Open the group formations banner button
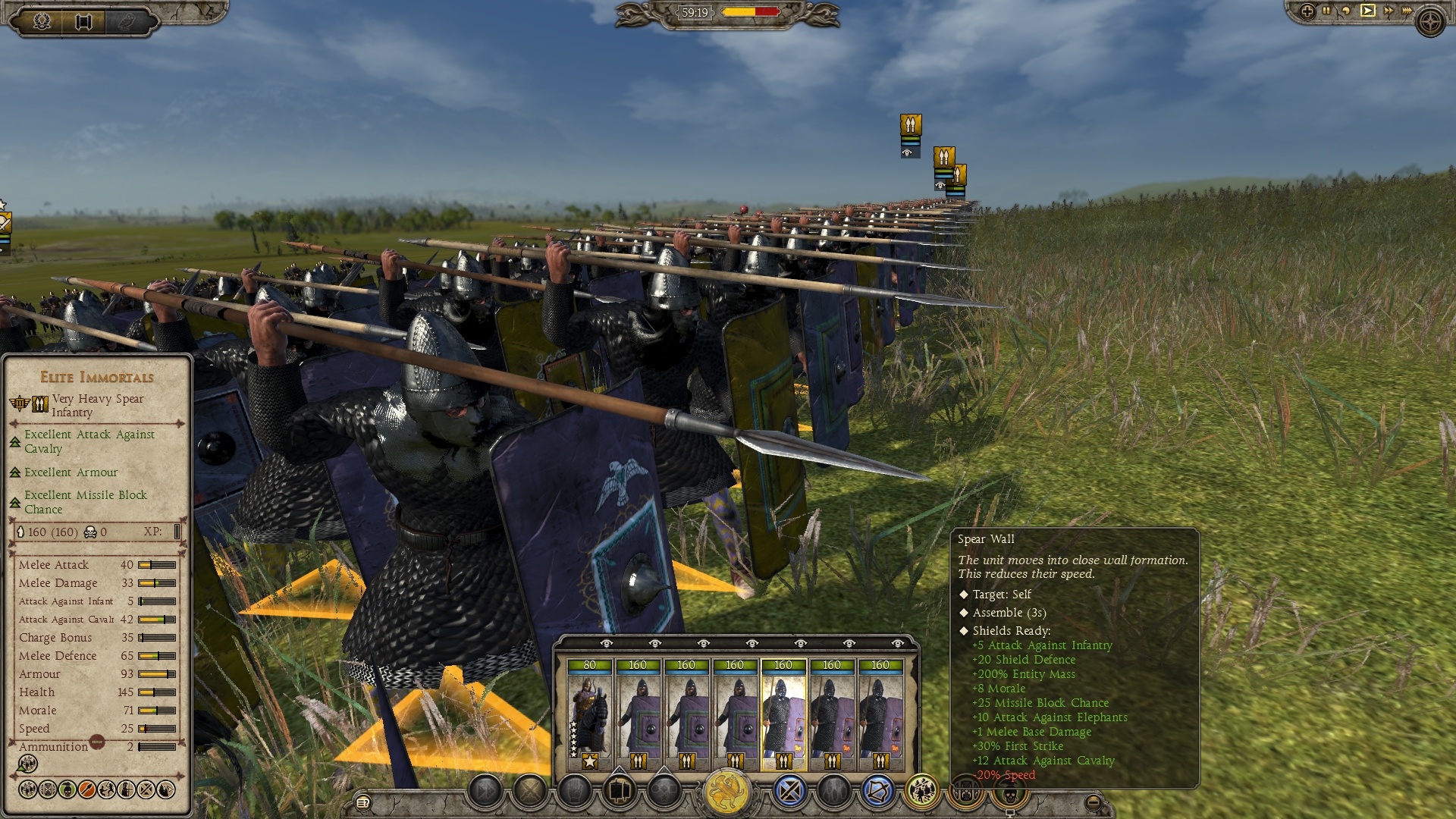 pos(620,792)
